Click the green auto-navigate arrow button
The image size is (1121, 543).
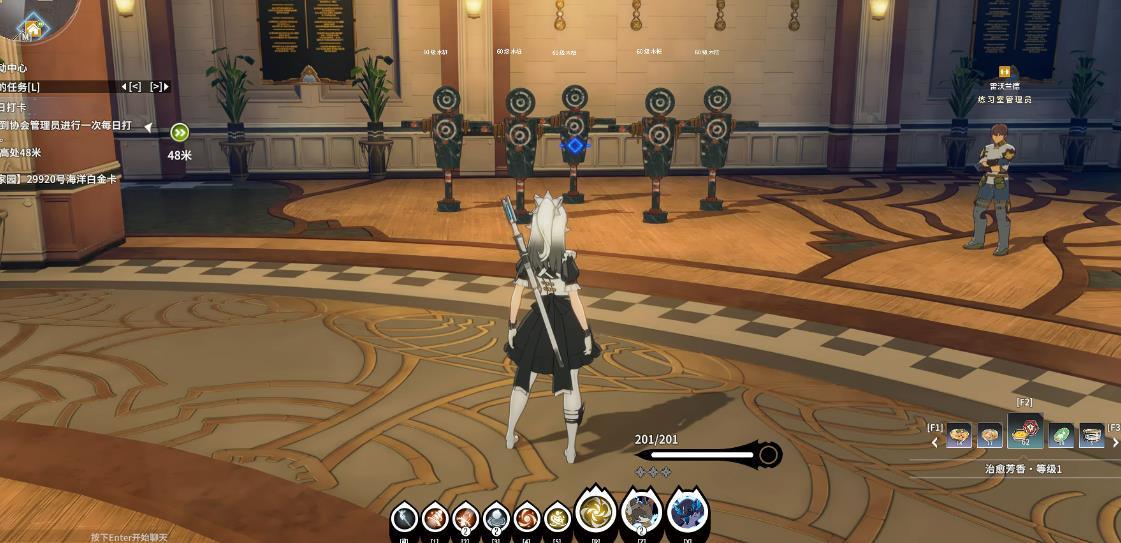point(179,132)
